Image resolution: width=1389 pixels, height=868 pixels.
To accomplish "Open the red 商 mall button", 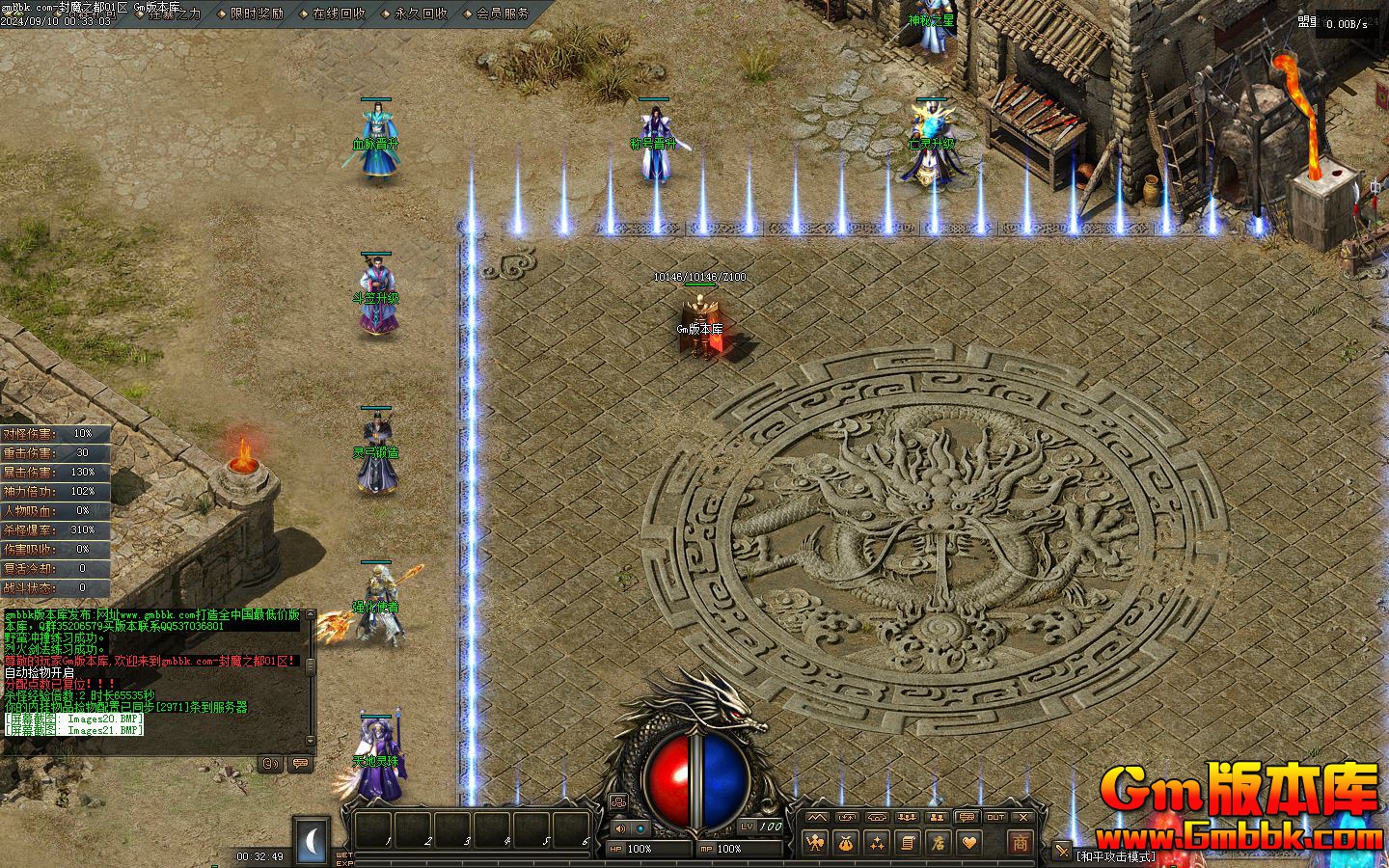I will (x=1020, y=842).
